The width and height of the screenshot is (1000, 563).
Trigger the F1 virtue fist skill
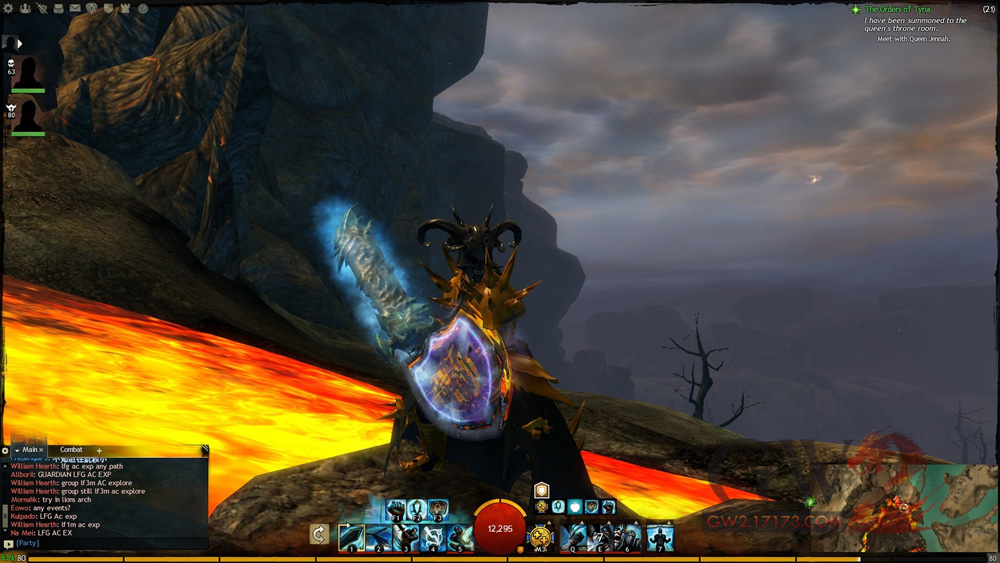click(x=396, y=510)
